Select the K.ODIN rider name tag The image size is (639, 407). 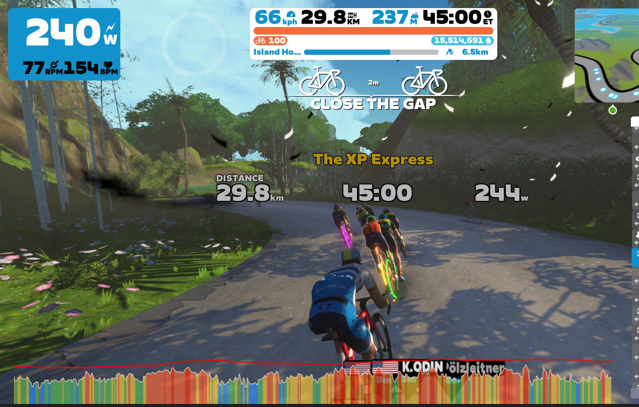tap(422, 367)
